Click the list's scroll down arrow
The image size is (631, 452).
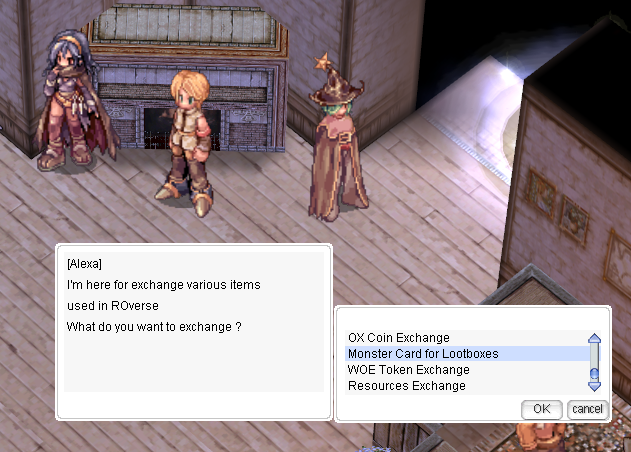click(595, 385)
